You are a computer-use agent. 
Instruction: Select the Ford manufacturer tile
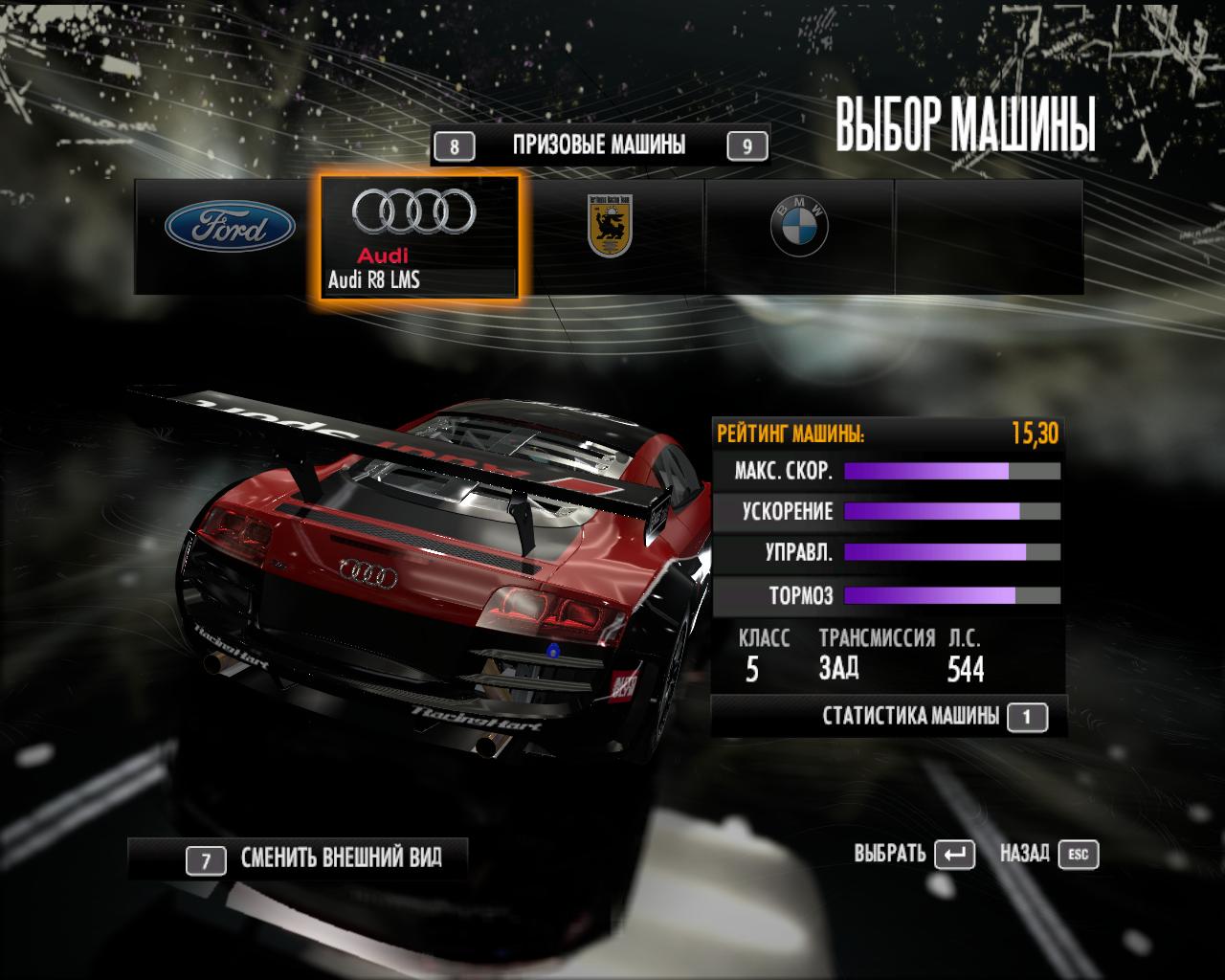pos(230,228)
